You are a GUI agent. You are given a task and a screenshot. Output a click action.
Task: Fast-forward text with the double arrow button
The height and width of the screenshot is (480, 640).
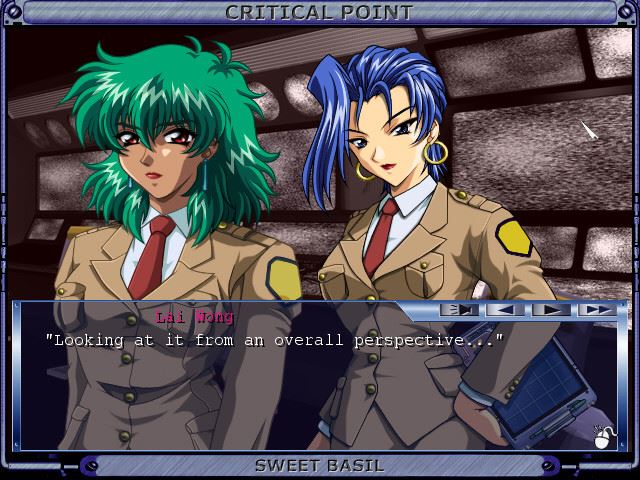pyautogui.click(x=596, y=310)
